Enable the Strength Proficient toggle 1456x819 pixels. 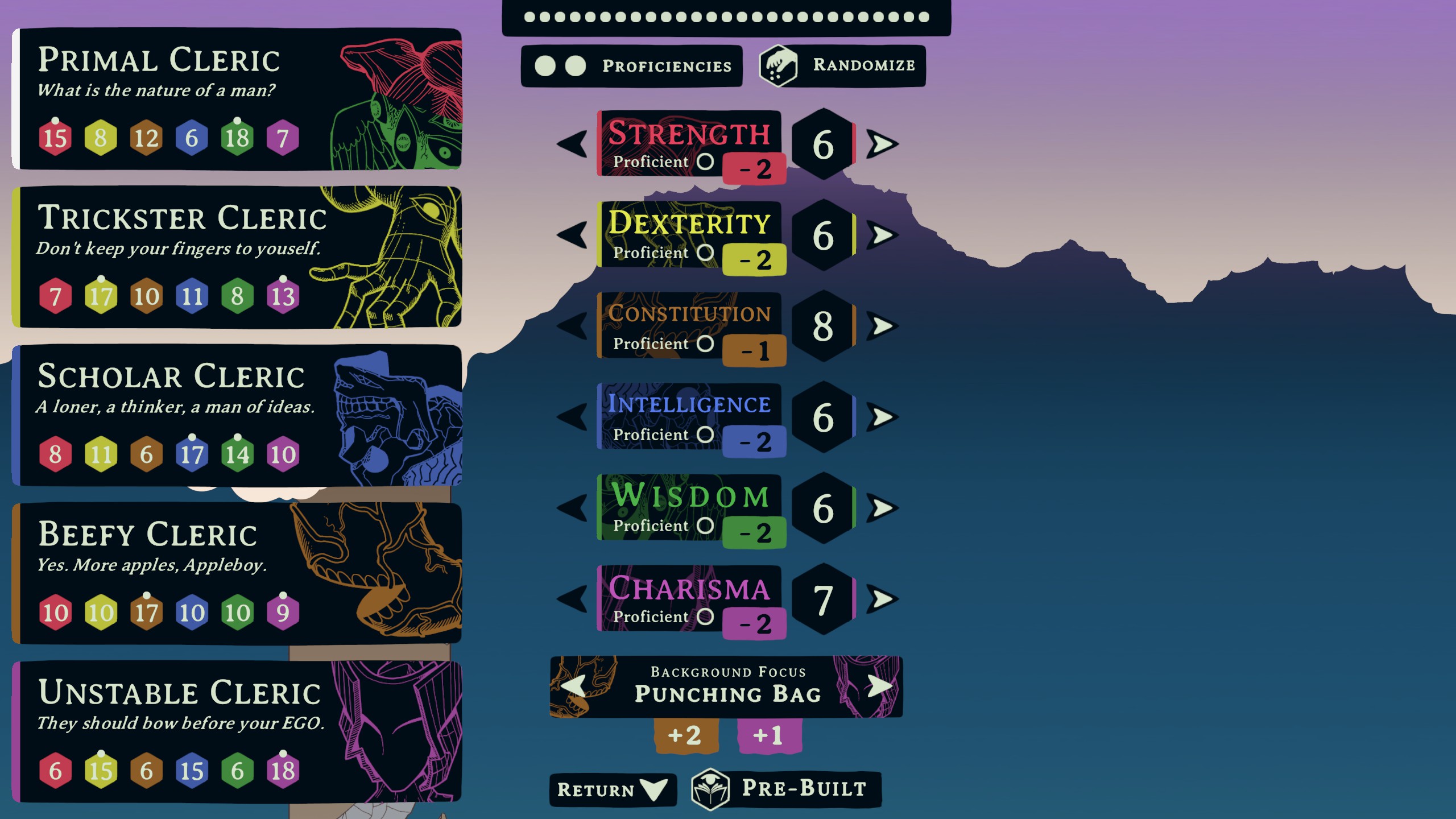(705, 161)
